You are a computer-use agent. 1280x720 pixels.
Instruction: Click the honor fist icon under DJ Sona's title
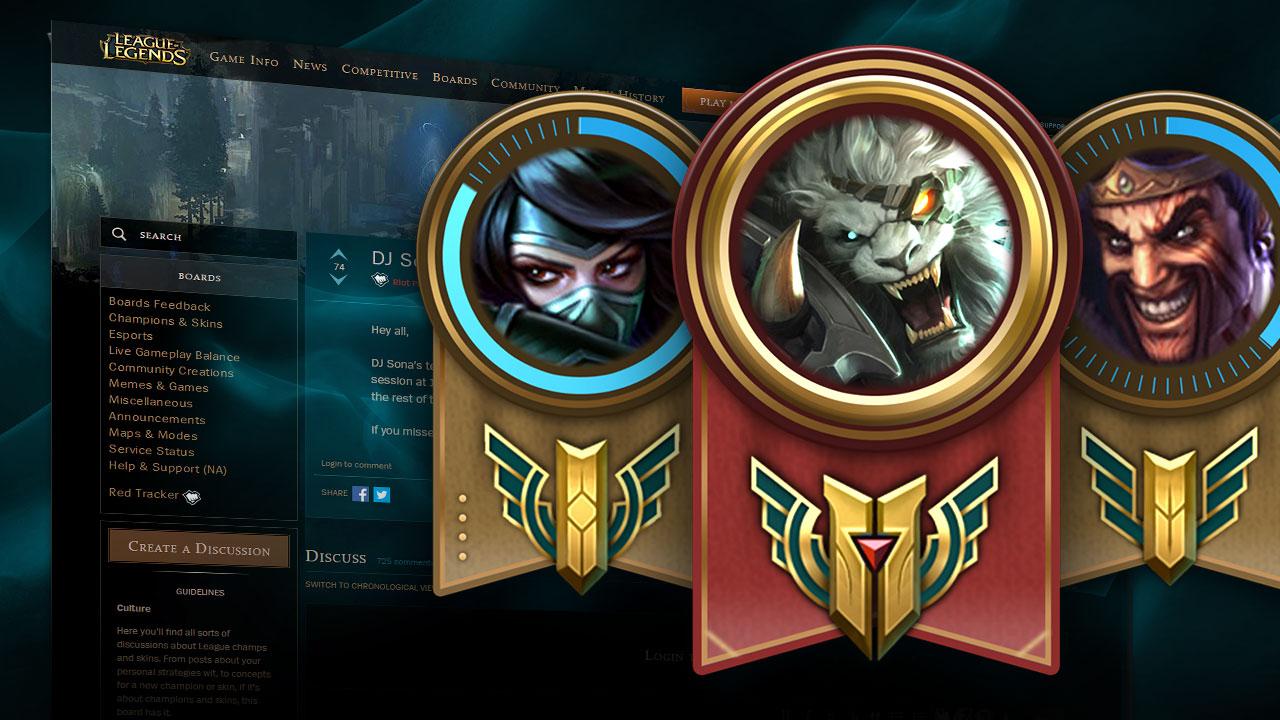(x=379, y=279)
